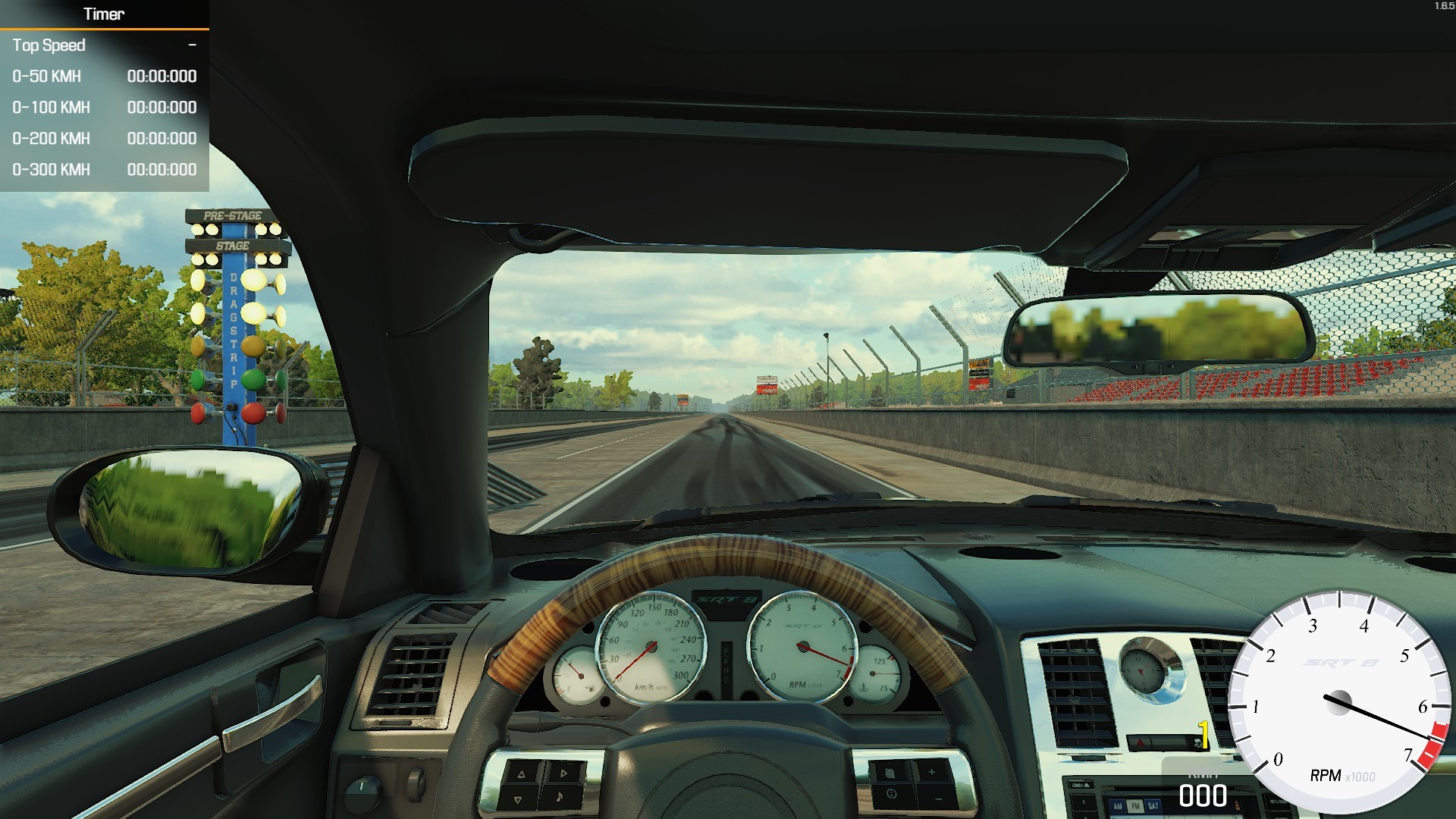Image resolution: width=1456 pixels, height=819 pixels.
Task: Select the down arrow steering wheel button
Action: coord(519,800)
